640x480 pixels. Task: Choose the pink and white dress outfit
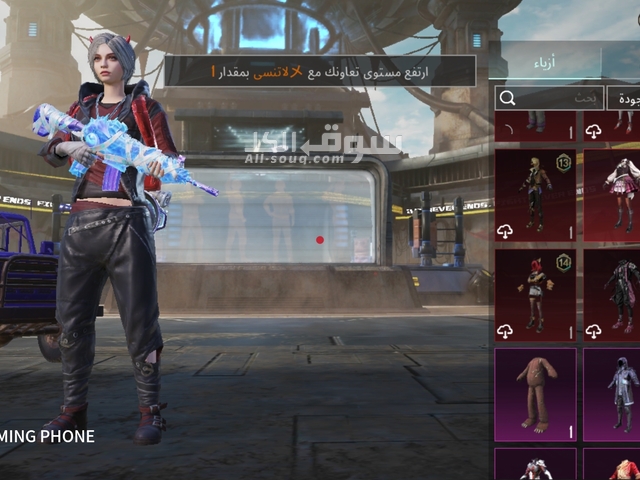(x=615, y=195)
